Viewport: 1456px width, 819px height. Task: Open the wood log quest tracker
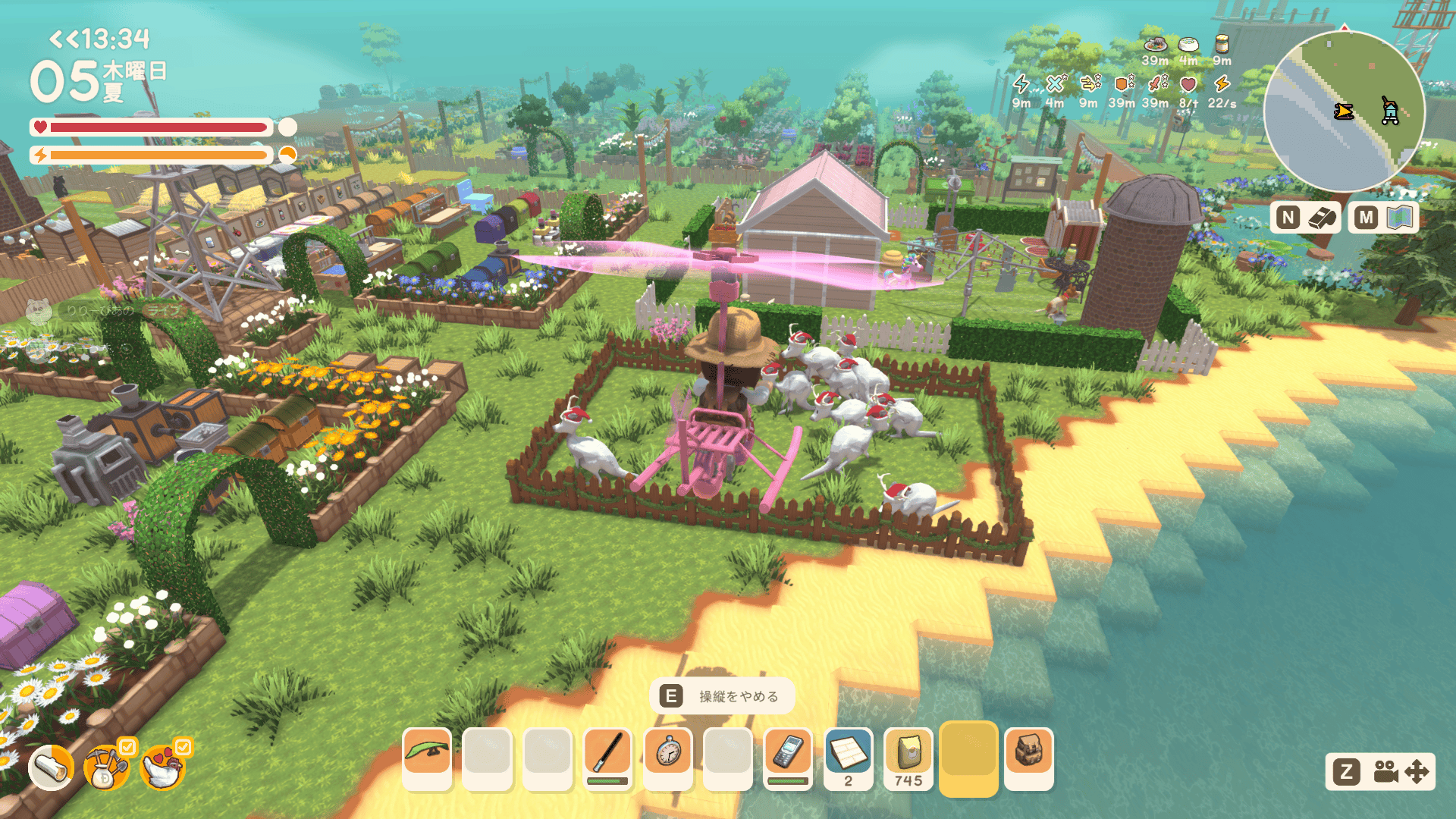pos(52,768)
